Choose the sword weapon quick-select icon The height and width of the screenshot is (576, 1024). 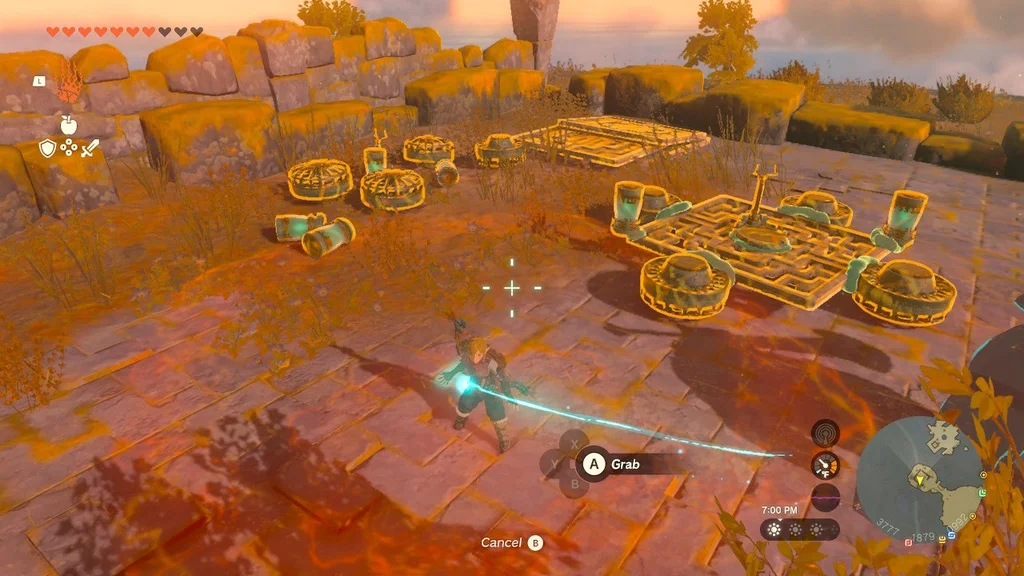90,148
